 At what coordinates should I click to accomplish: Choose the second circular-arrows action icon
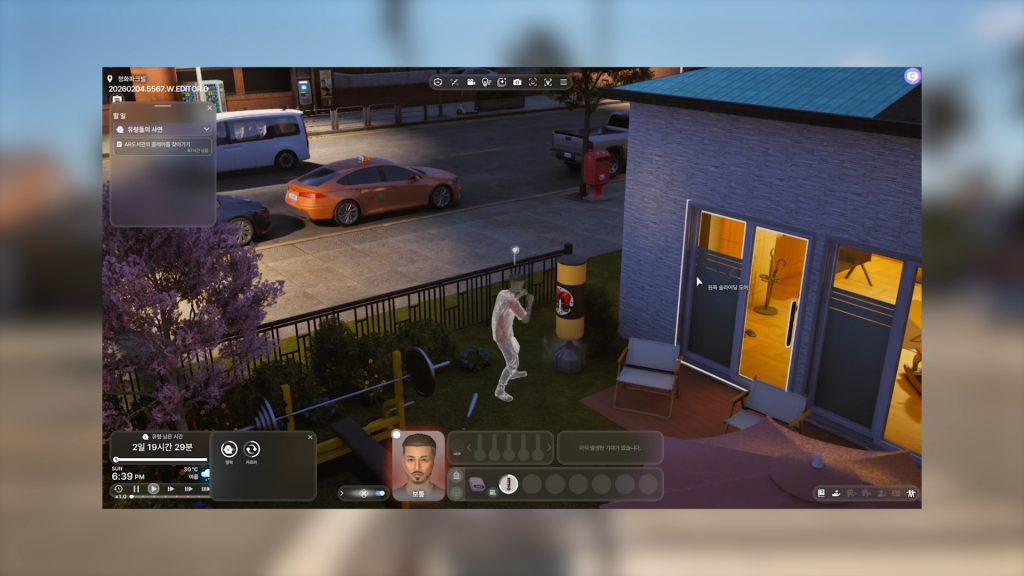pos(252,450)
